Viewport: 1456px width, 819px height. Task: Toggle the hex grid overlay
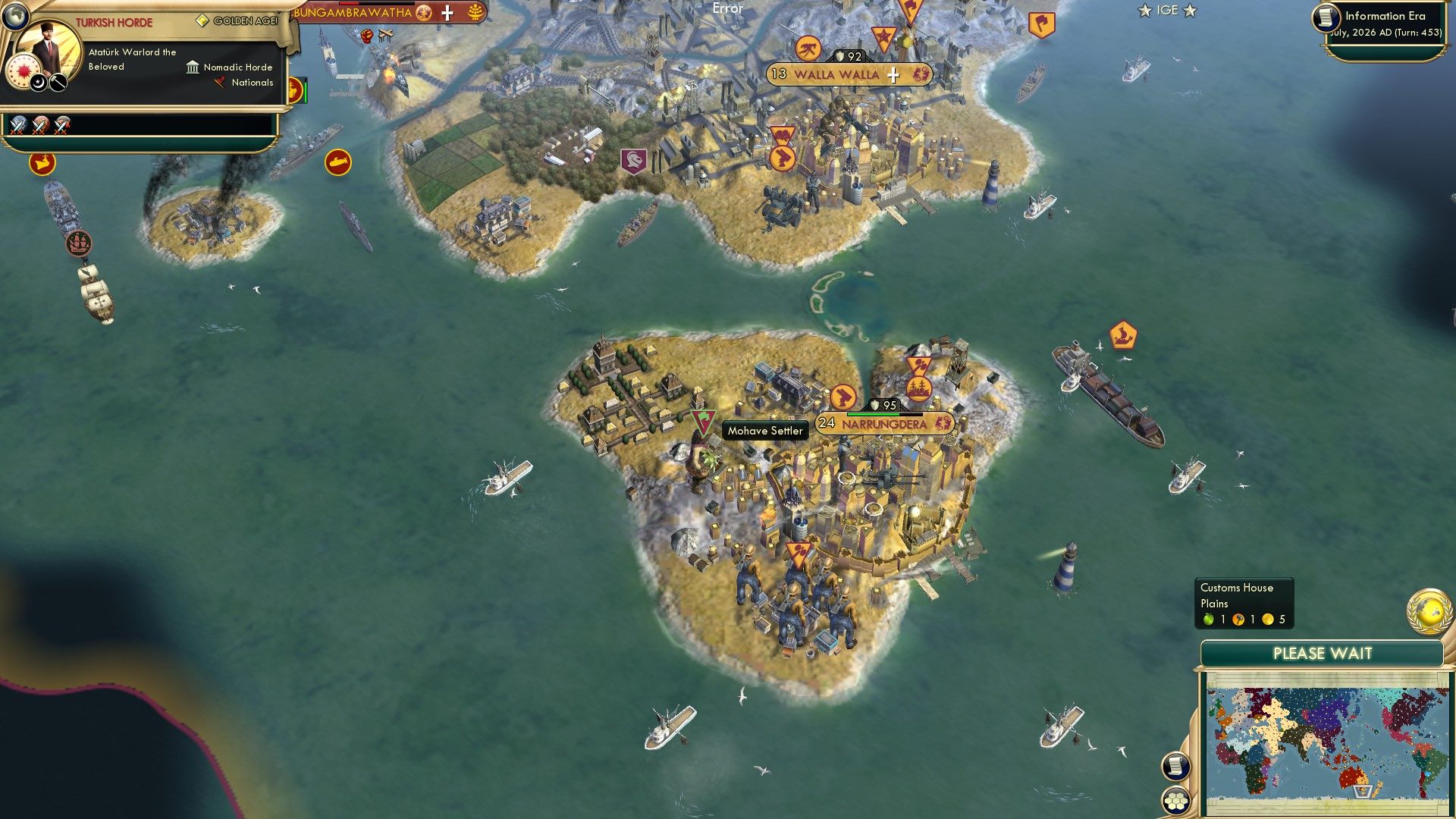tap(1176, 801)
